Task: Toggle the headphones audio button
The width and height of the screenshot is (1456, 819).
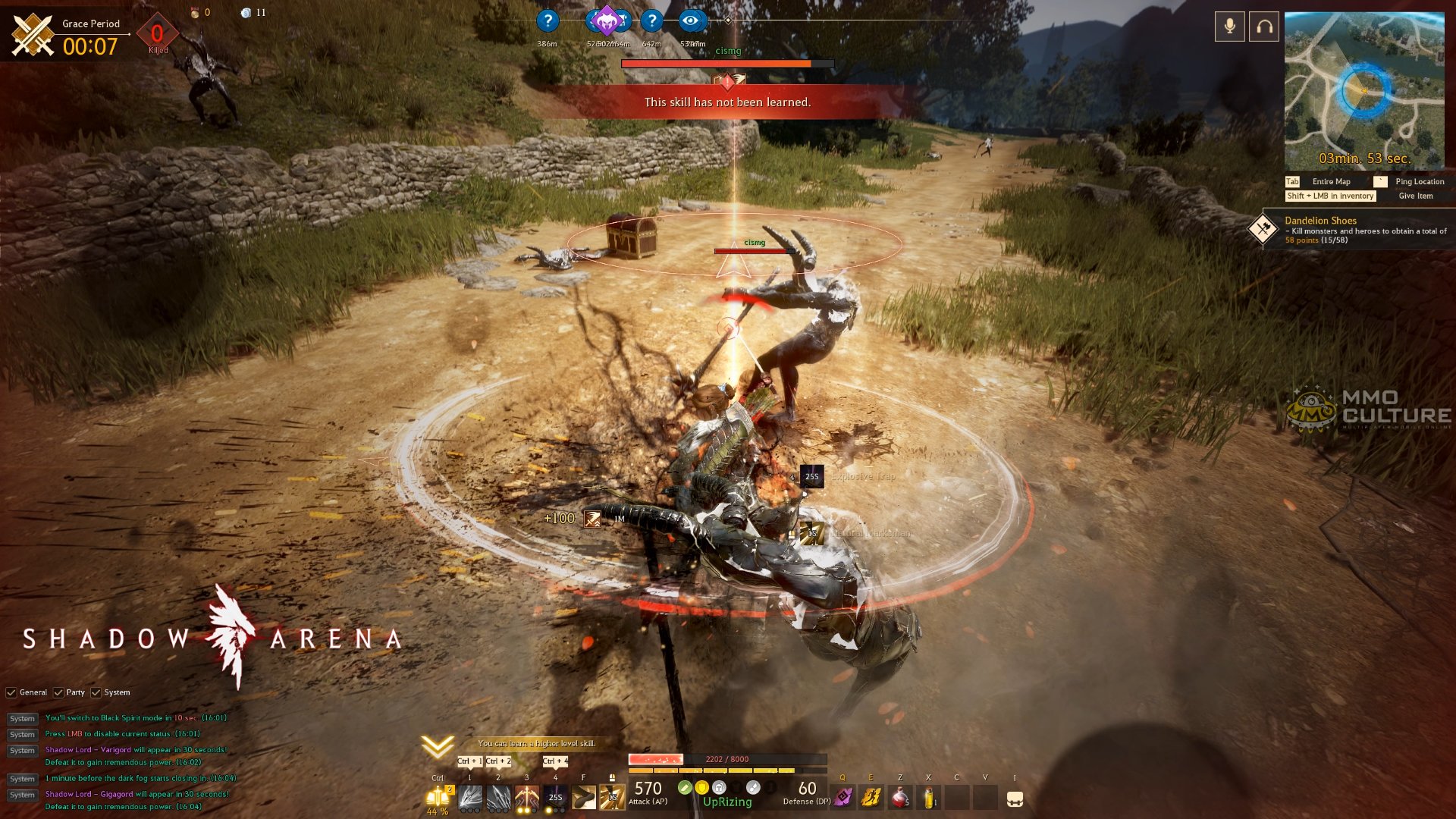Action: coord(1264,27)
